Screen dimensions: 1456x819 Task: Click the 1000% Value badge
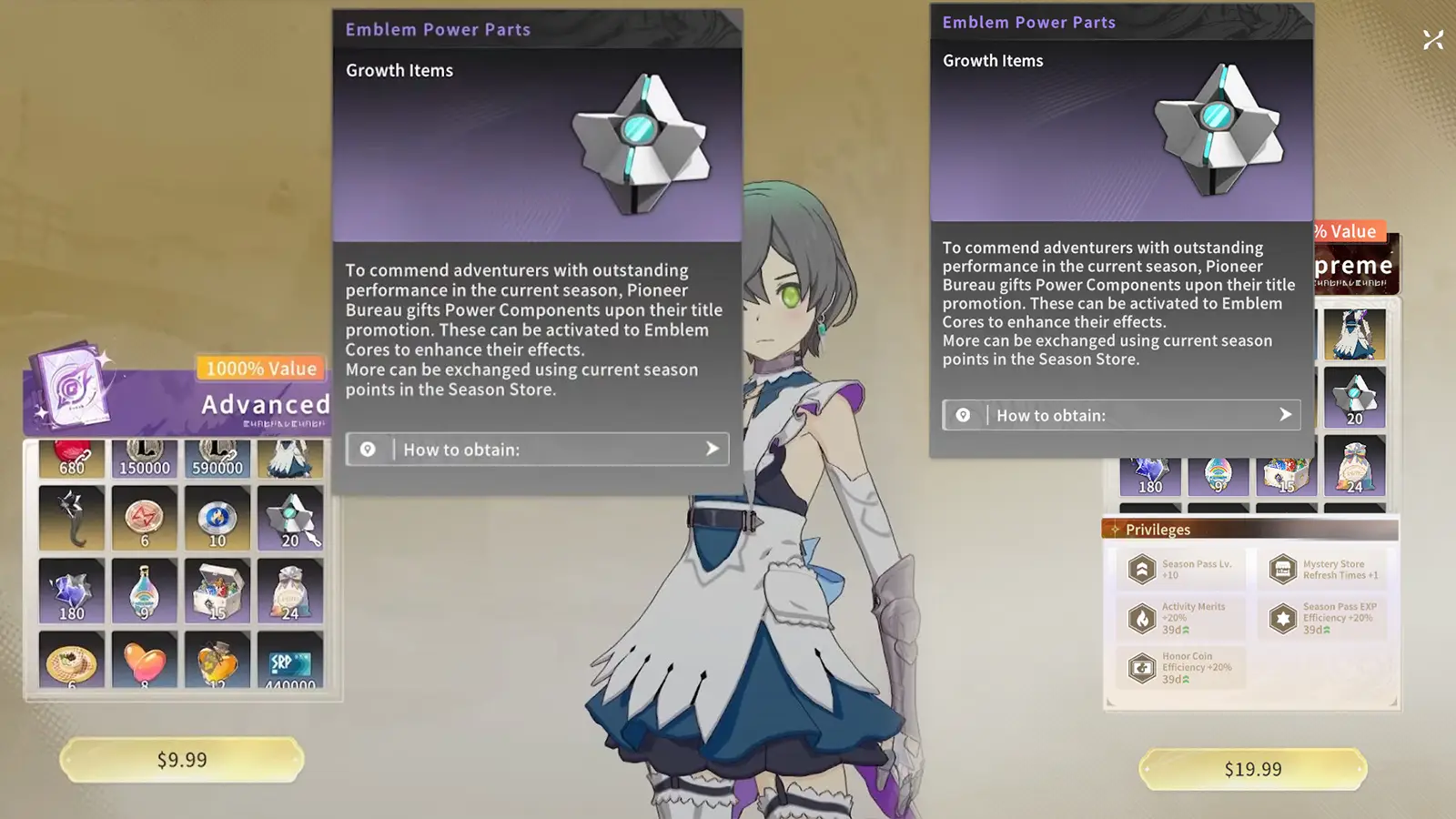(x=259, y=368)
